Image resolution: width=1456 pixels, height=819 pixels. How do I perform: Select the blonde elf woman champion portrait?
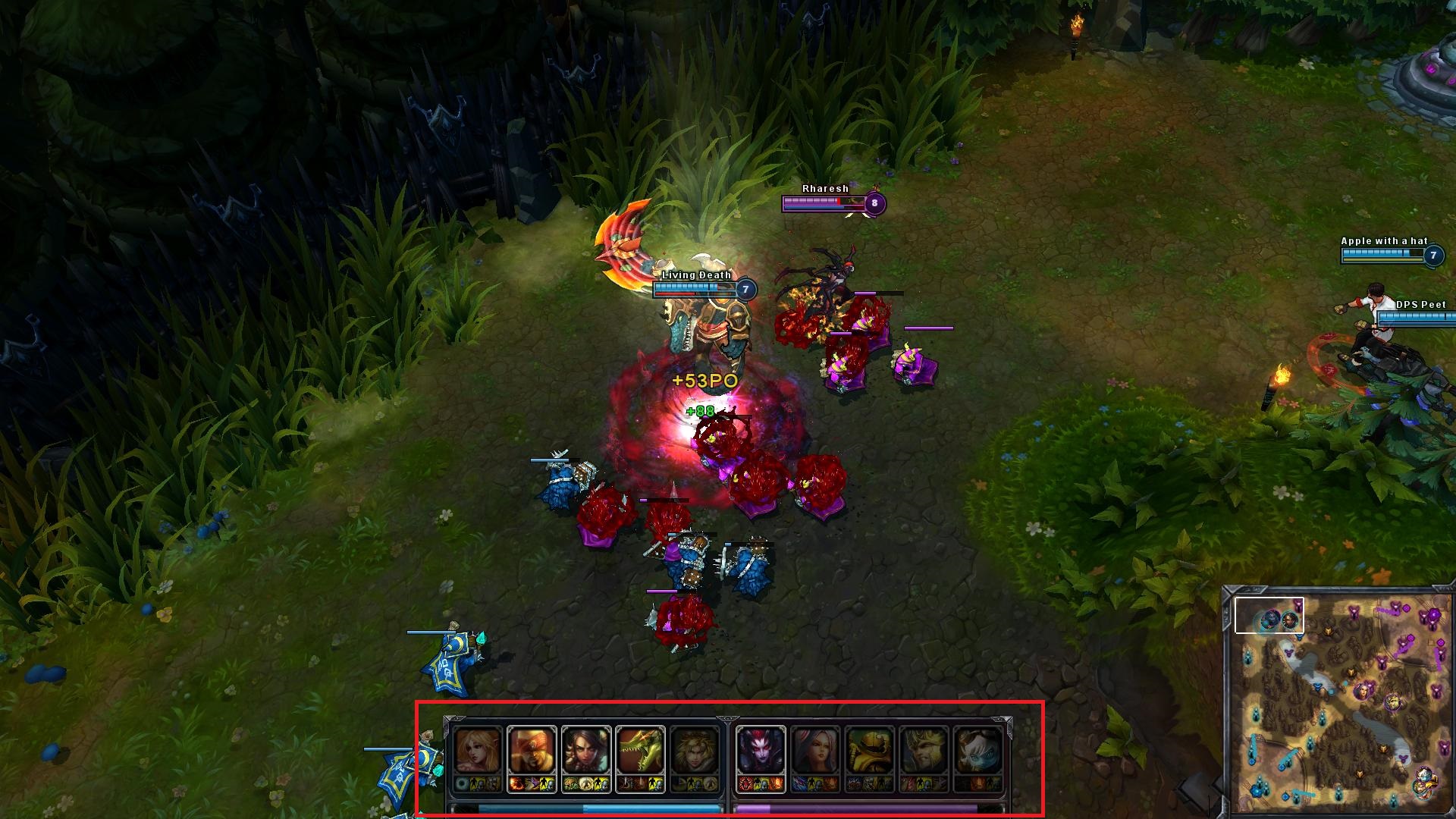tap(479, 751)
